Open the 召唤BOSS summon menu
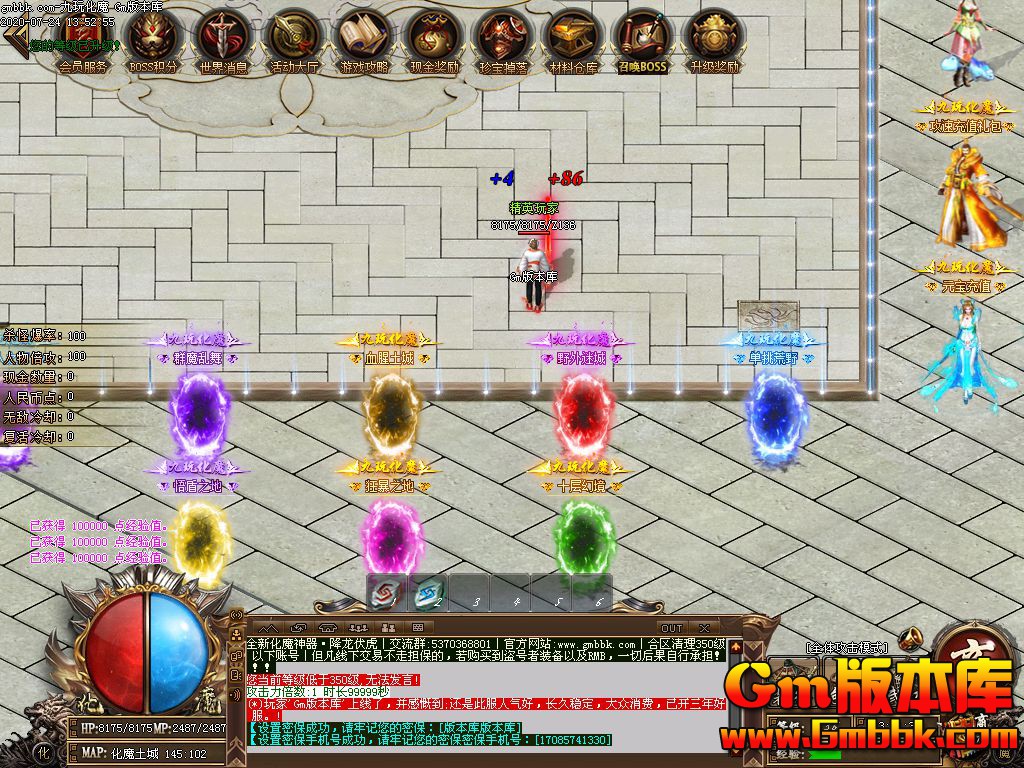Image resolution: width=1024 pixels, height=768 pixels. point(642,41)
